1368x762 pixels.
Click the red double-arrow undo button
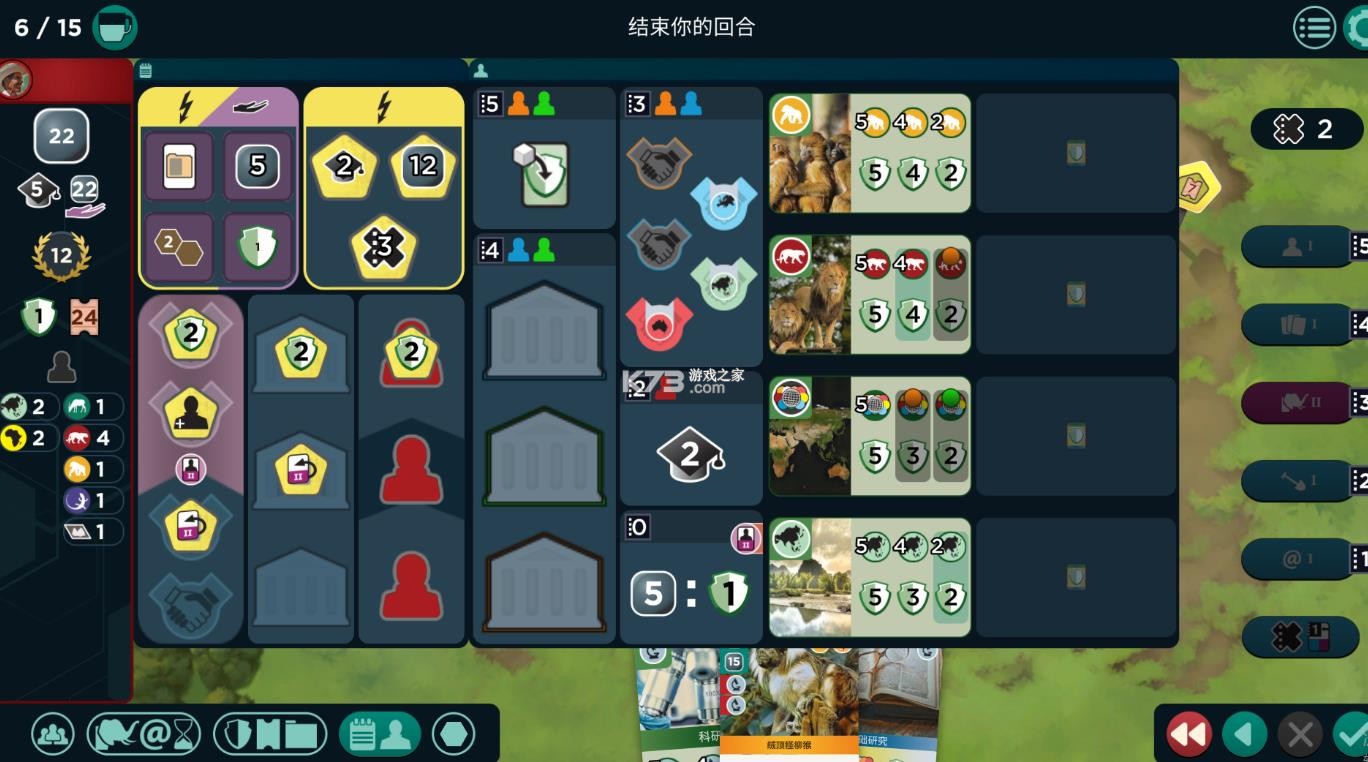coord(1189,733)
